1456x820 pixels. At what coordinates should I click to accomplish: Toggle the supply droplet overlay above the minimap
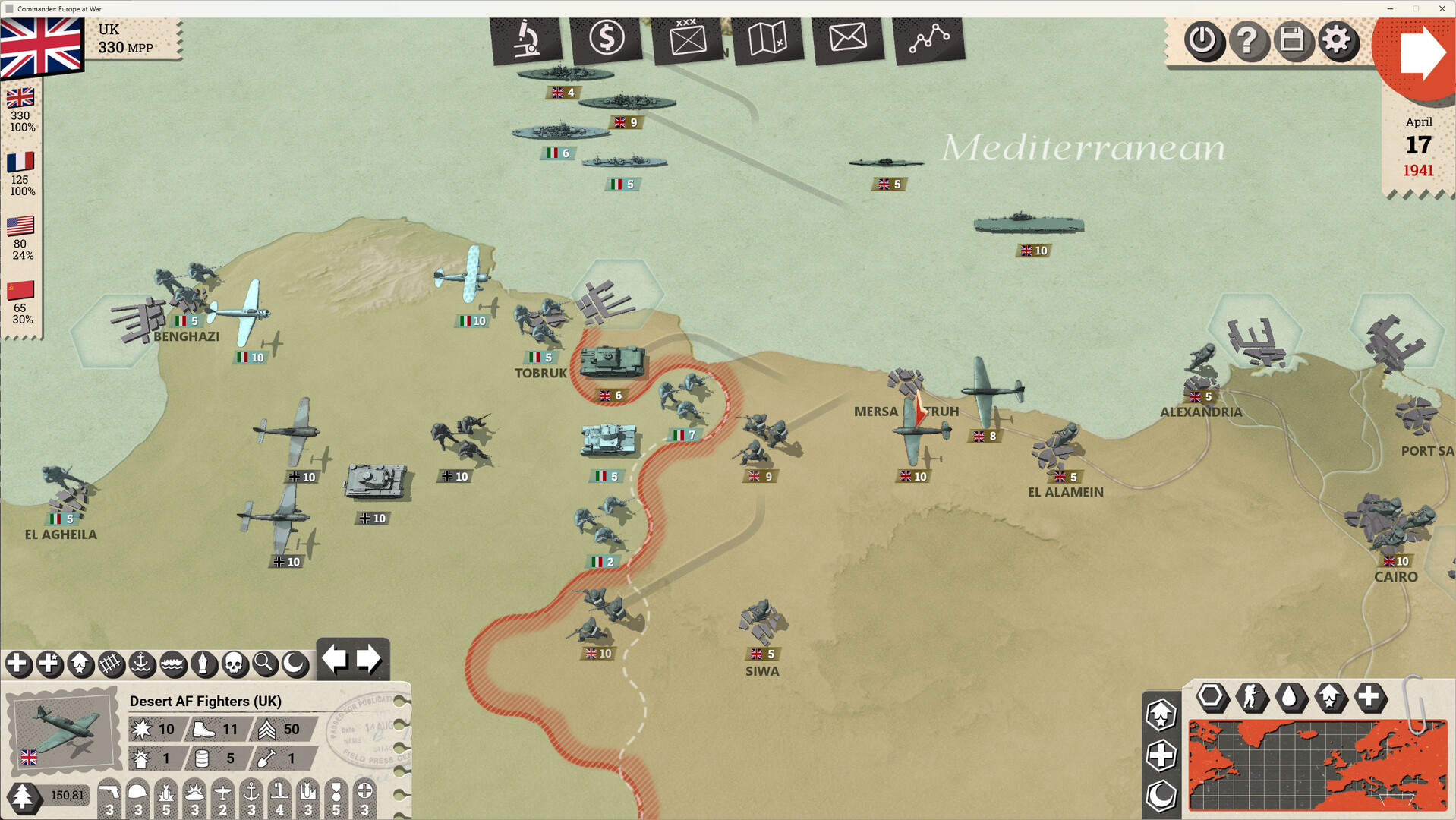click(x=1292, y=699)
